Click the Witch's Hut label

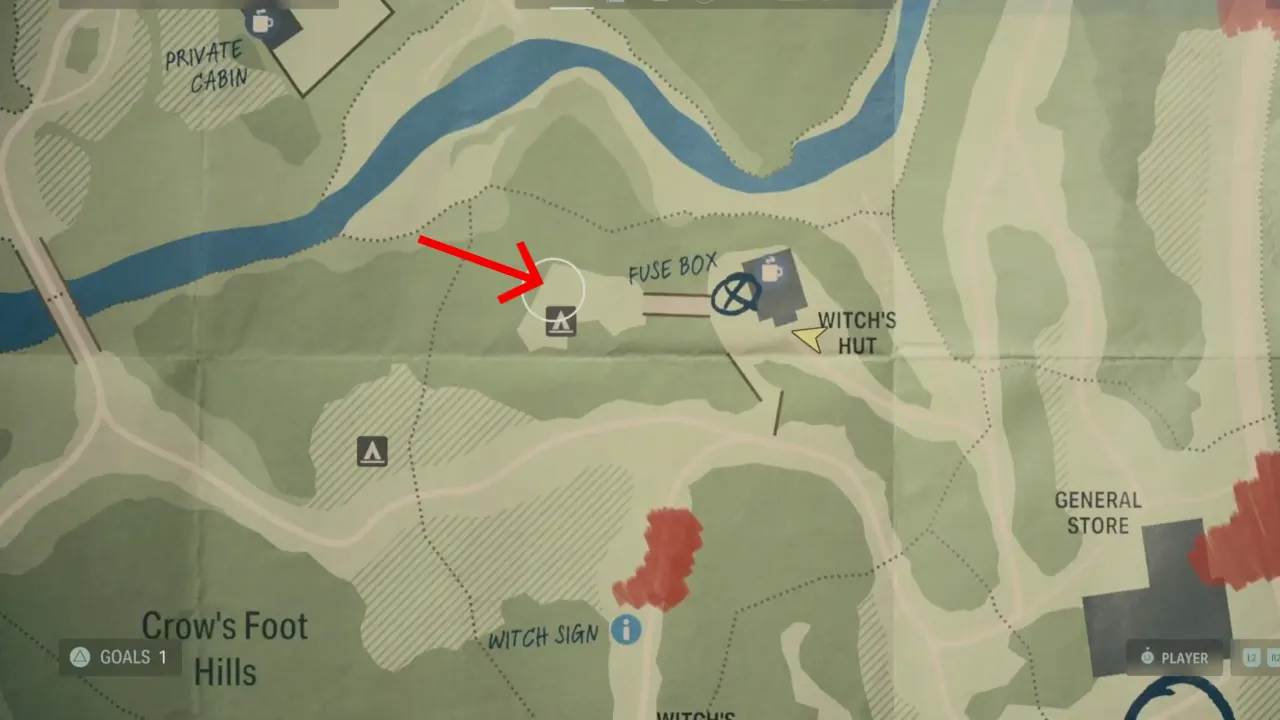[x=855, y=333]
